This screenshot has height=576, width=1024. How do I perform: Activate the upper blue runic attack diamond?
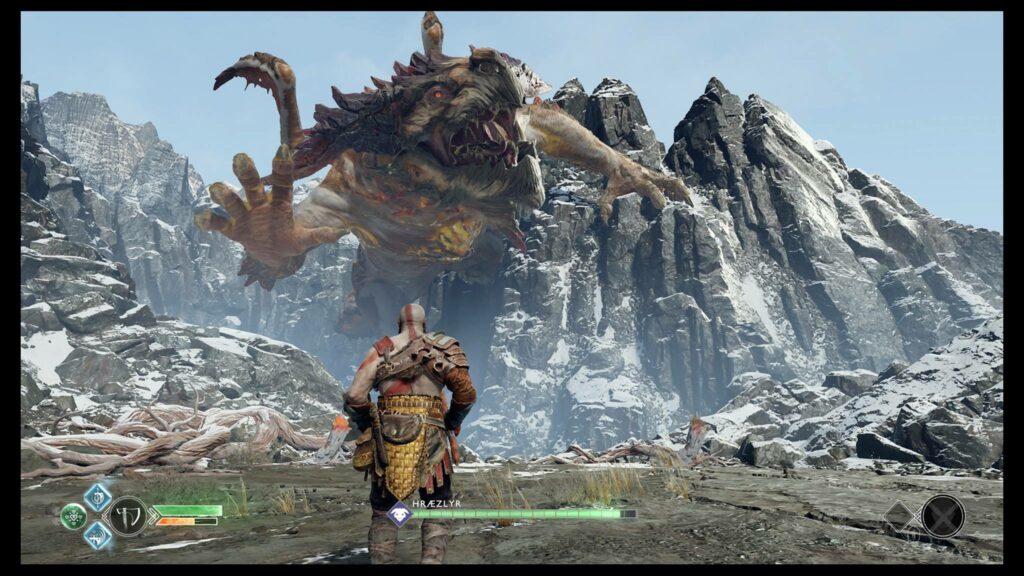point(96,498)
